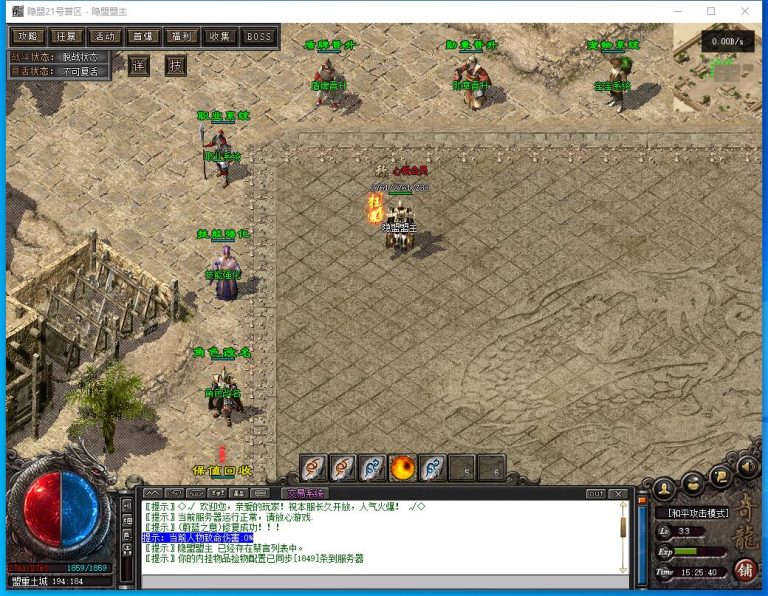Select the 收集 collection button
The height and width of the screenshot is (596, 768).
[x=220, y=37]
